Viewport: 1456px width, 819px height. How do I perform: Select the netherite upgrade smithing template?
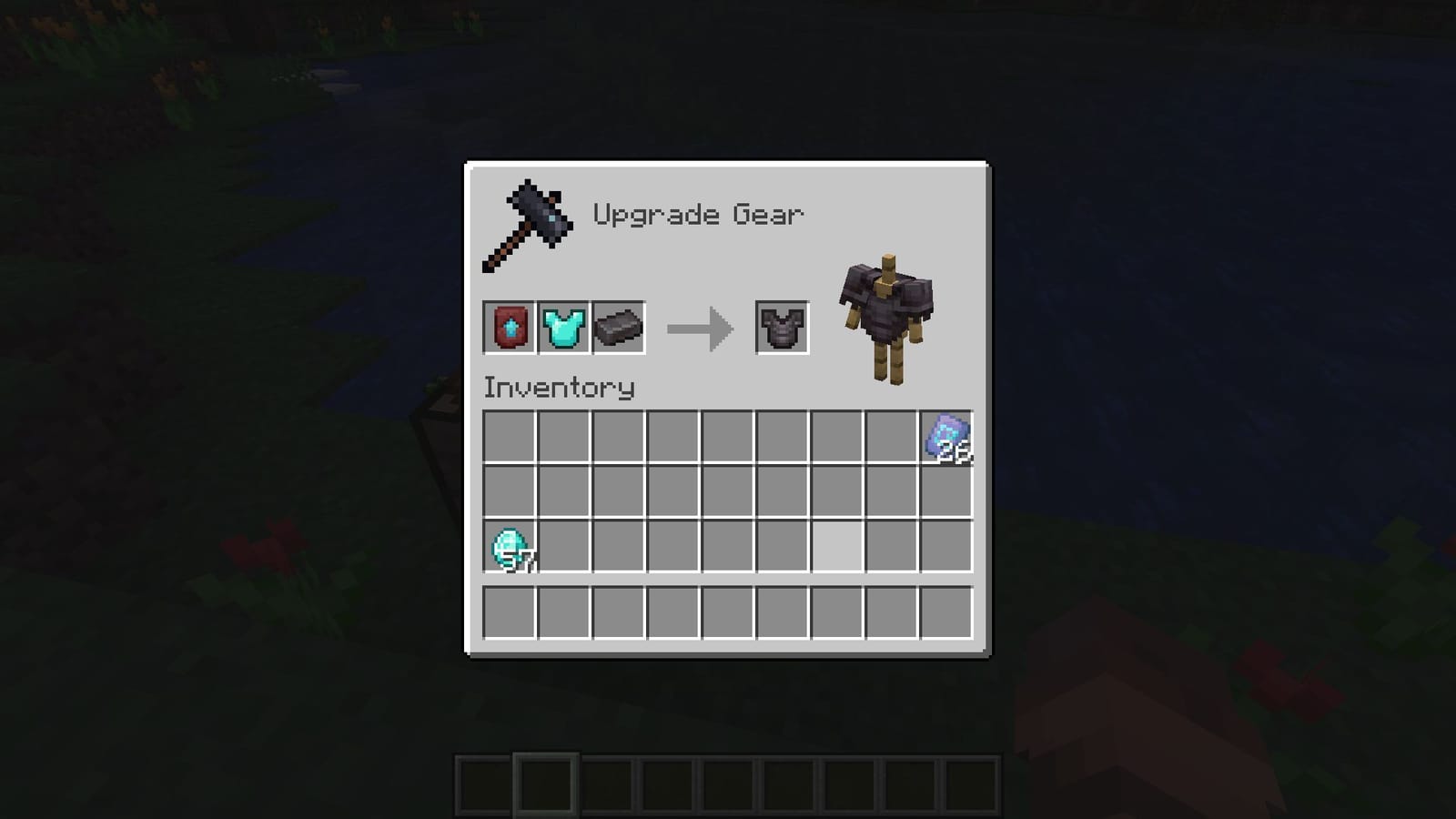tap(509, 328)
